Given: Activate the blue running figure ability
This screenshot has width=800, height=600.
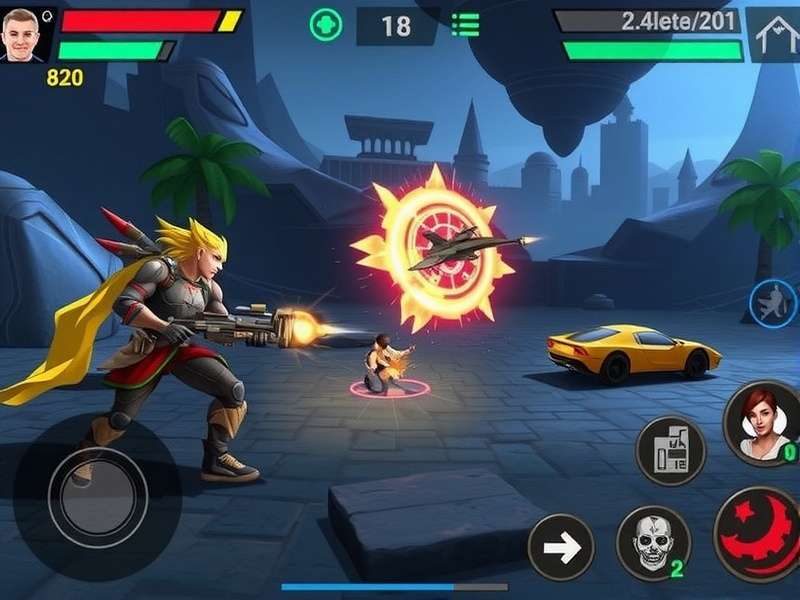Looking at the screenshot, I should point(773,302).
